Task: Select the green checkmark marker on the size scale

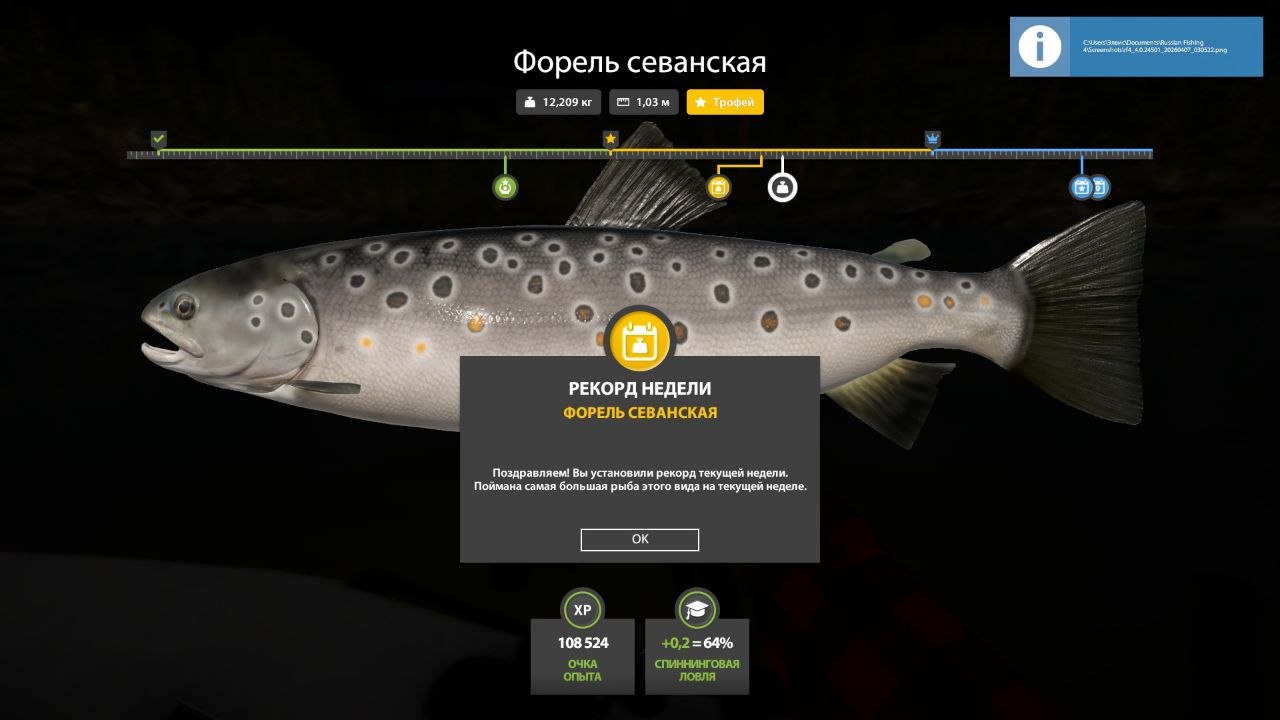Action: [x=157, y=139]
